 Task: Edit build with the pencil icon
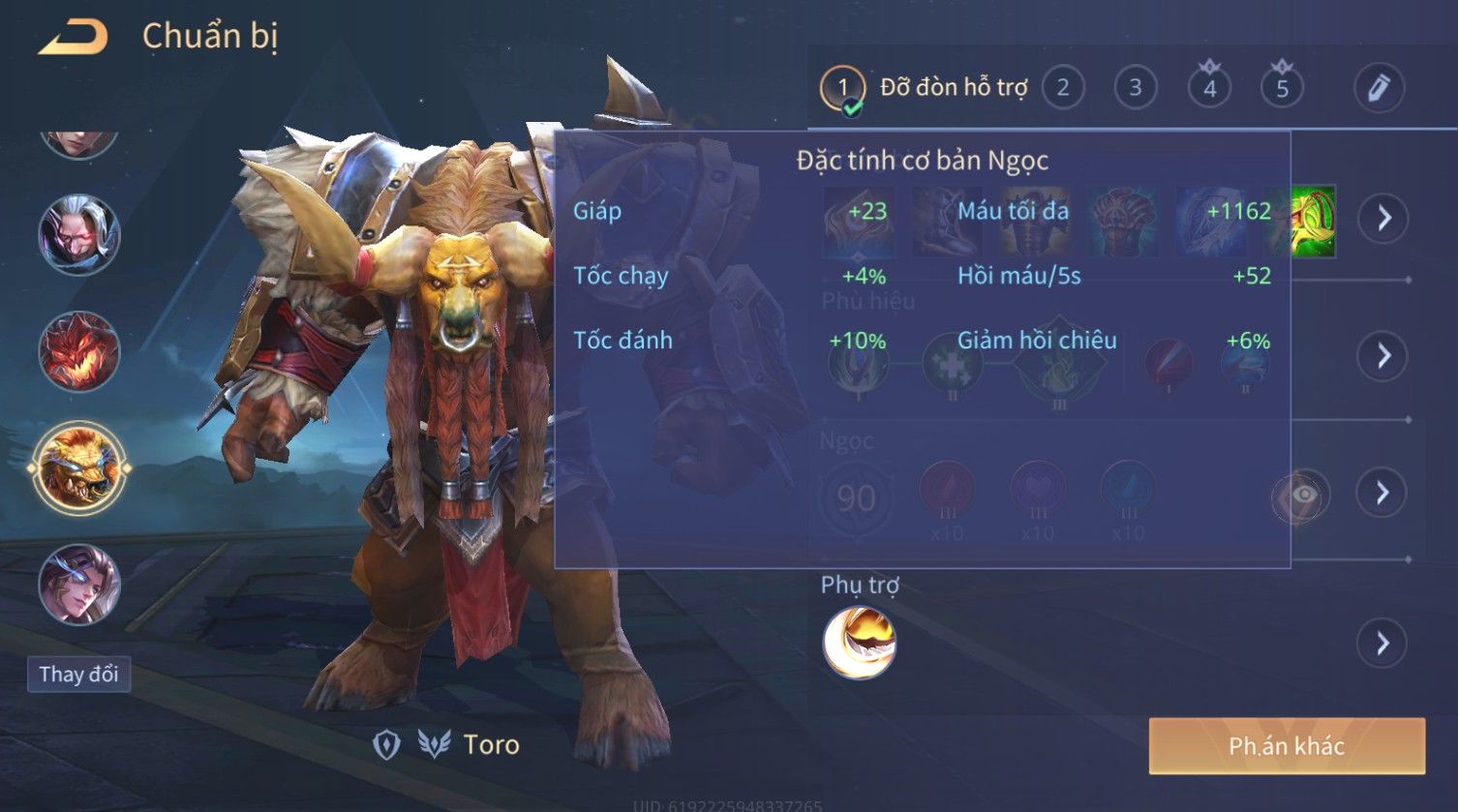1379,89
